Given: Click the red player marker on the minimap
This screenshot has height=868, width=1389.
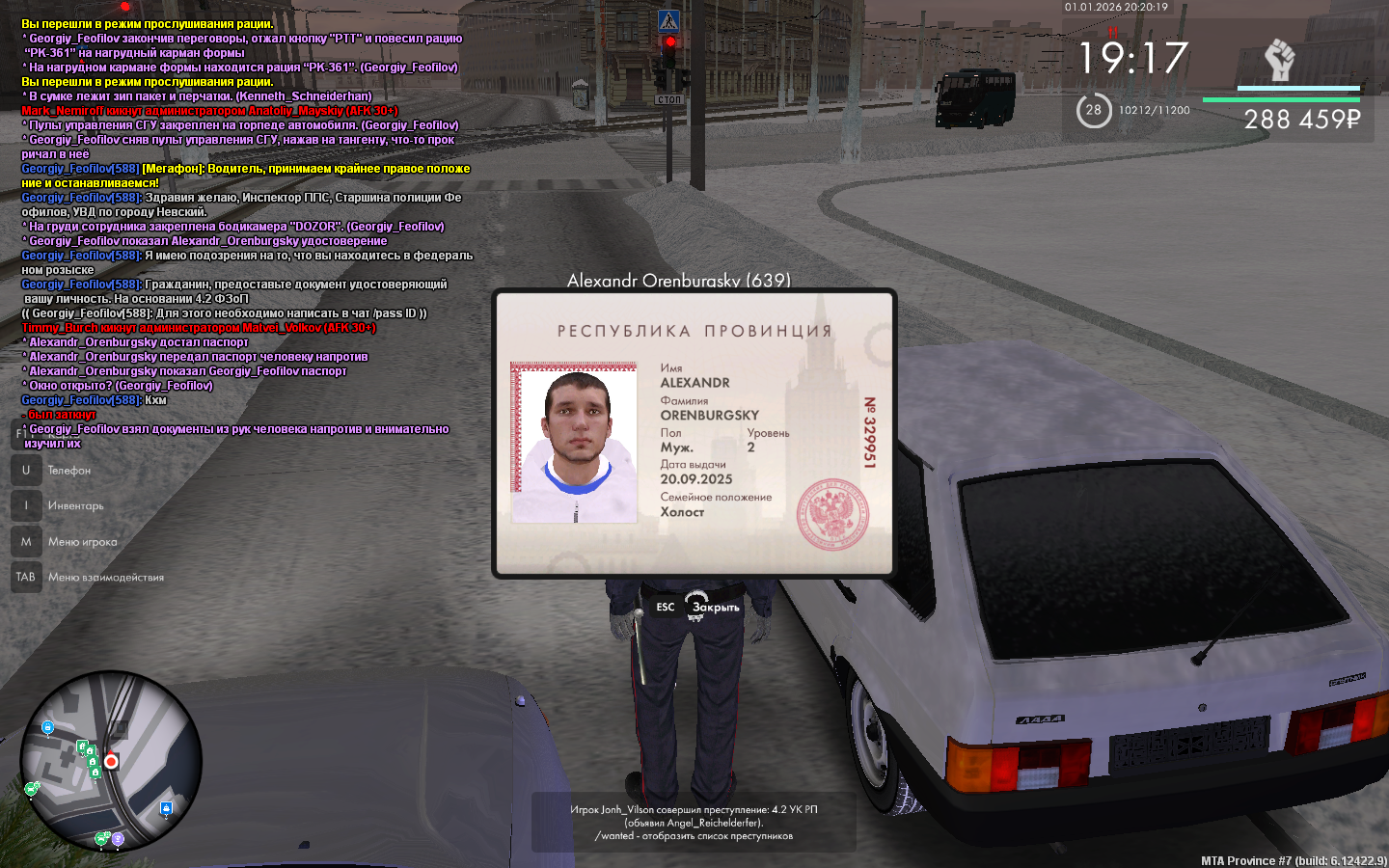Looking at the screenshot, I should click(x=111, y=762).
